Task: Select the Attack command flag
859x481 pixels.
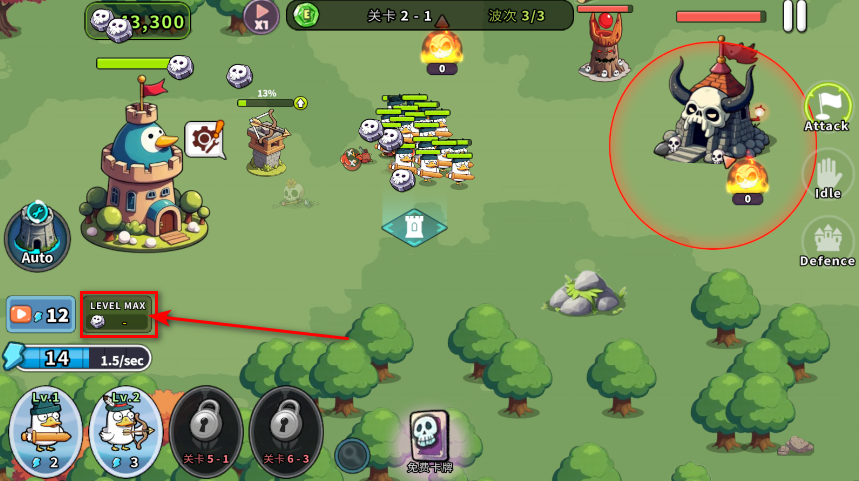Action: (827, 107)
